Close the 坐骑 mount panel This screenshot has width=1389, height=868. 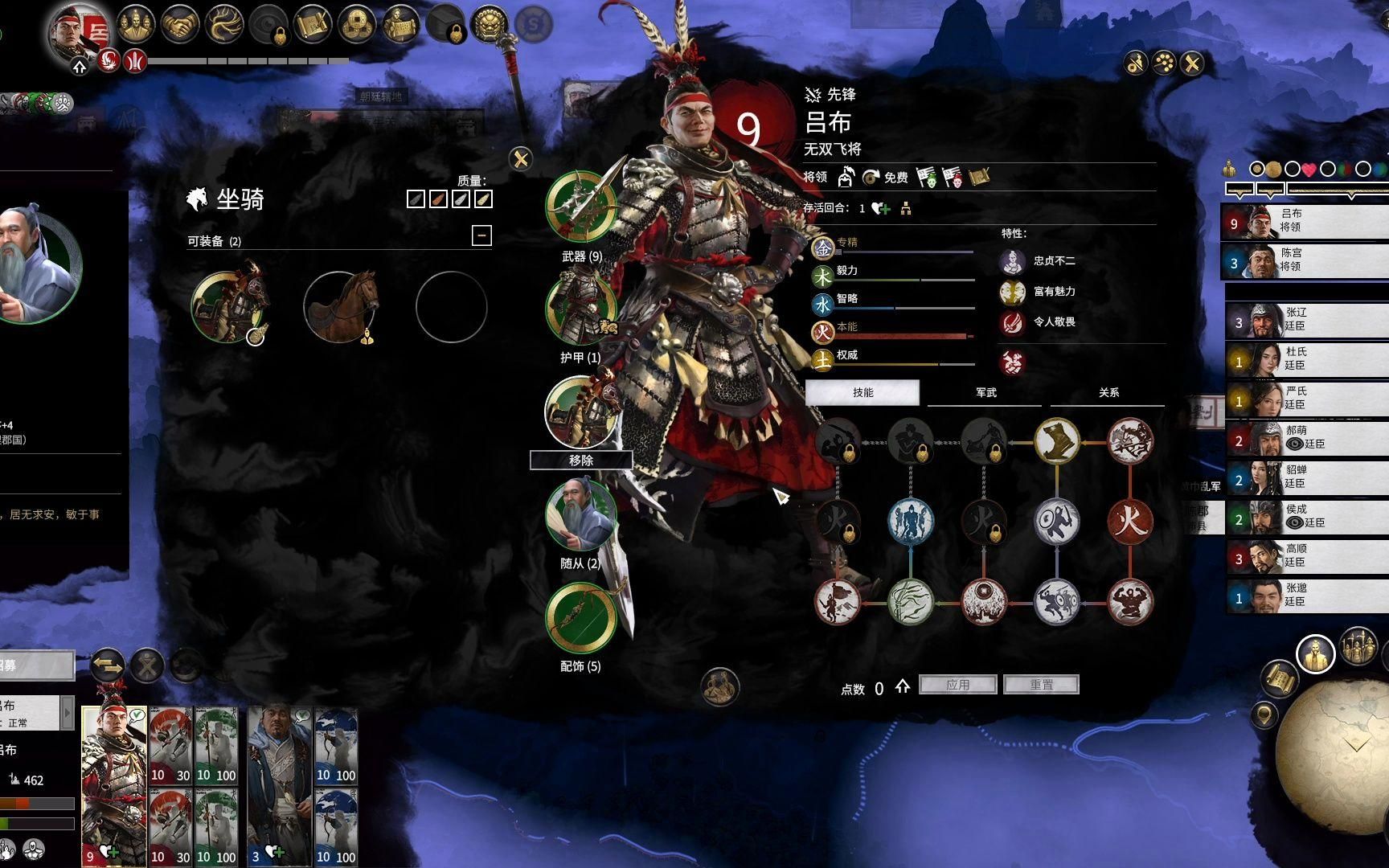[x=521, y=159]
